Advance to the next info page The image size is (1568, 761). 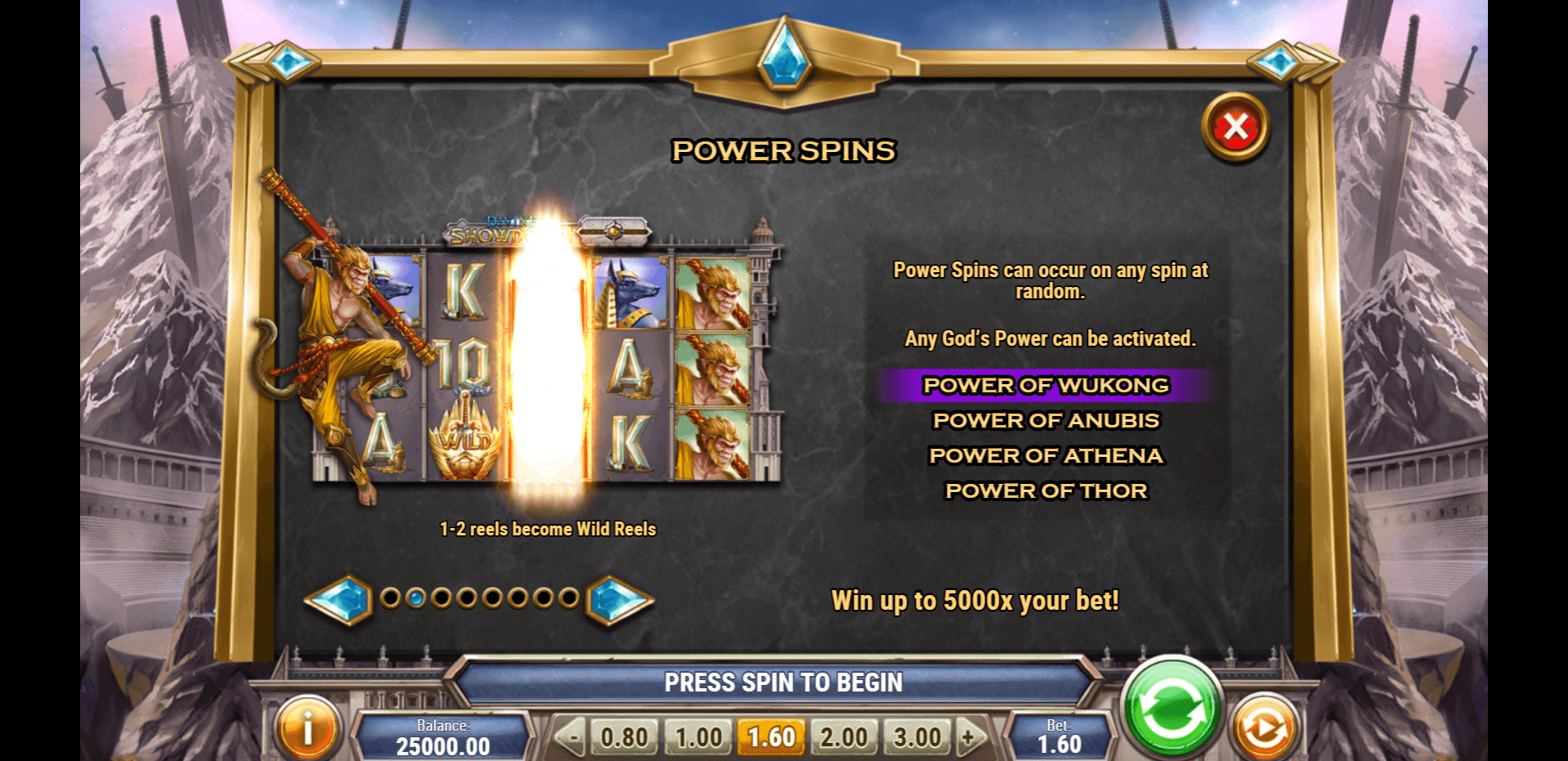click(x=619, y=600)
